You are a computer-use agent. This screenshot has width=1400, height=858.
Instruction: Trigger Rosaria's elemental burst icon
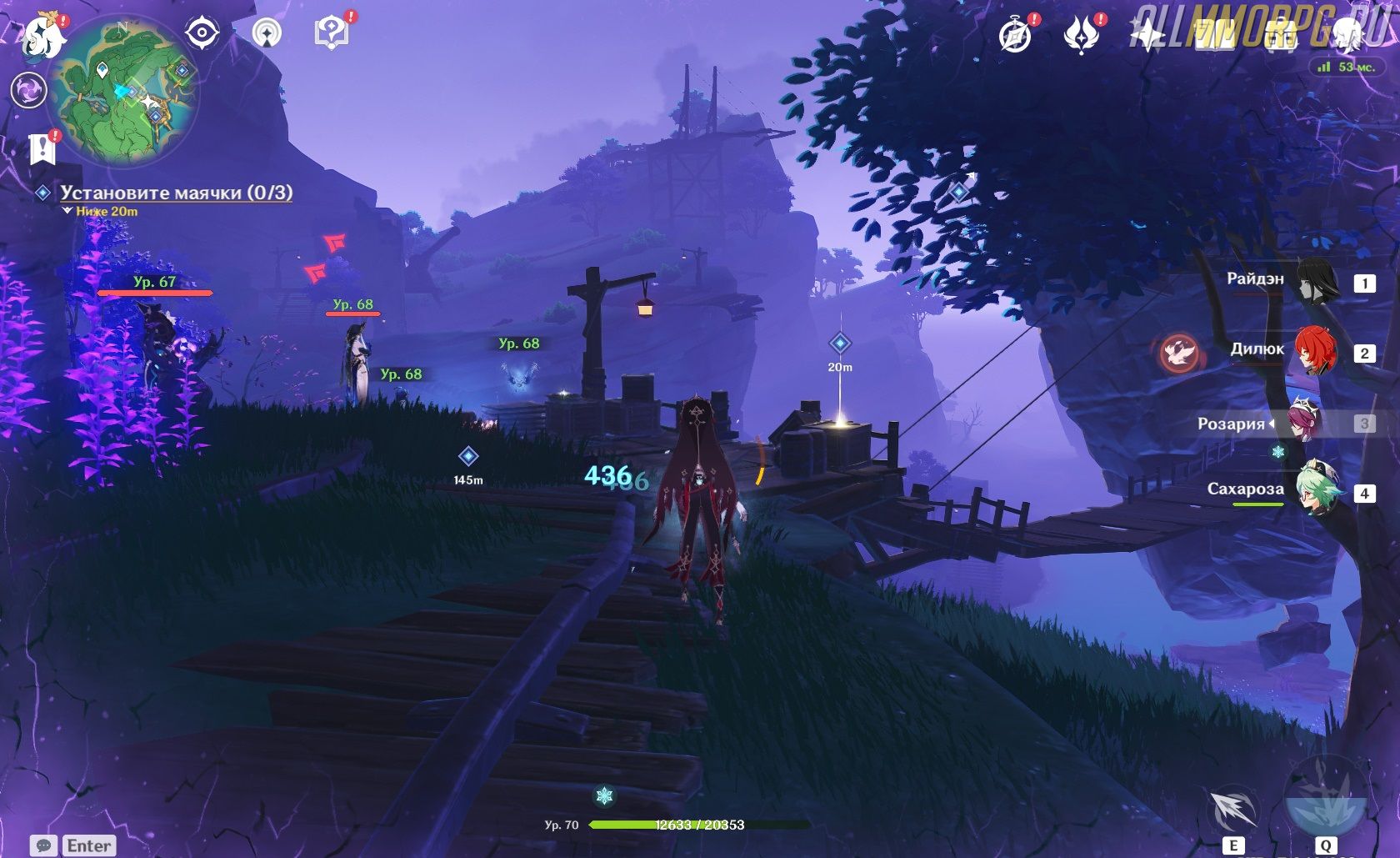pos(1325,799)
